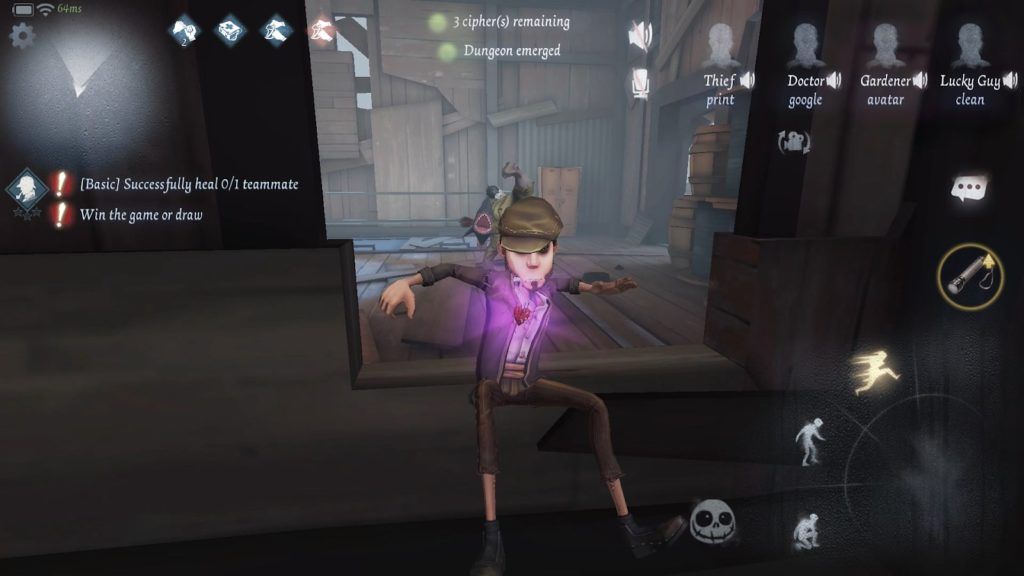This screenshot has width=1024, height=576.
Task: Switch the camera view with rotate-camera icon
Action: [795, 141]
